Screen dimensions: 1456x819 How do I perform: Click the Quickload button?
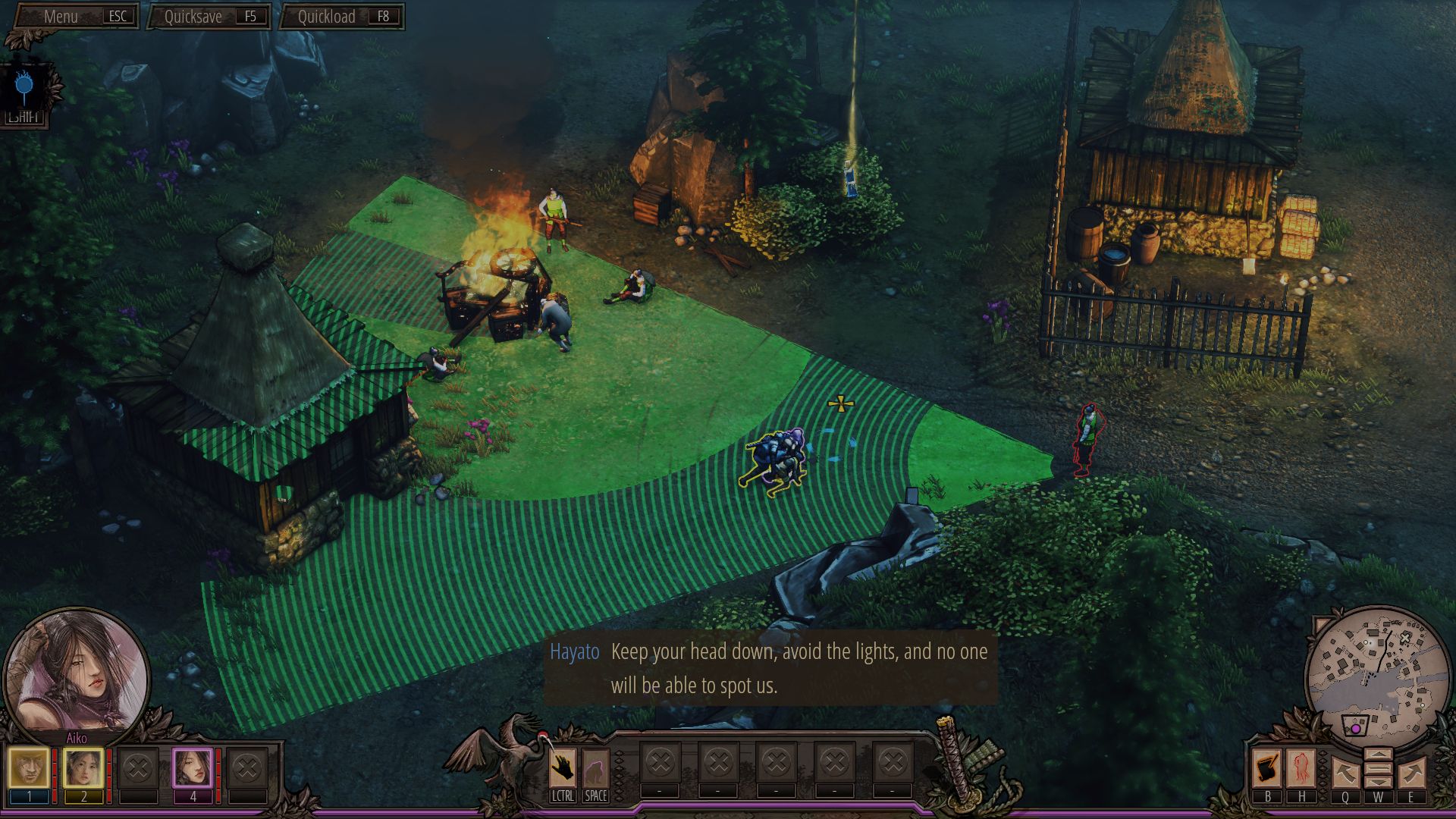[343, 17]
